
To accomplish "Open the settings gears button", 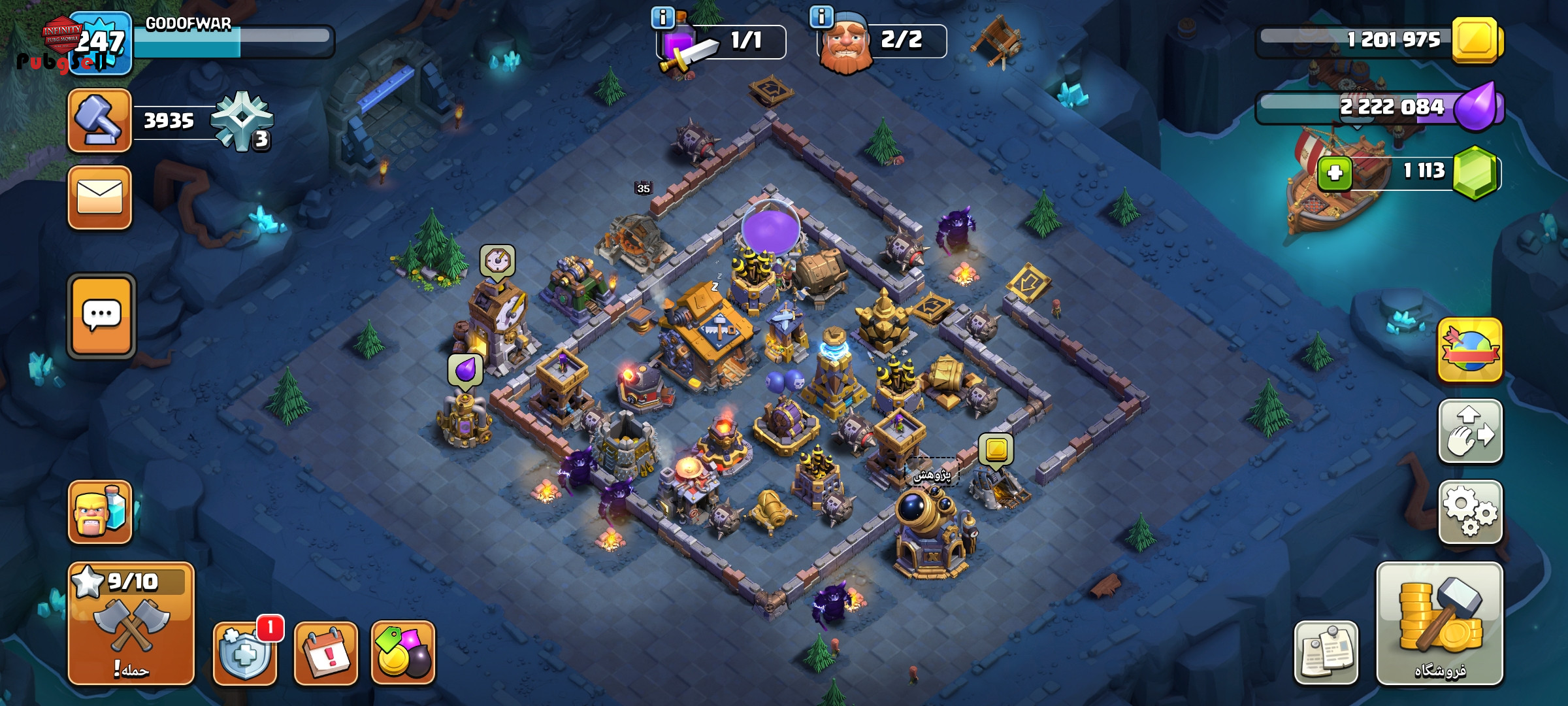I will point(1470,511).
